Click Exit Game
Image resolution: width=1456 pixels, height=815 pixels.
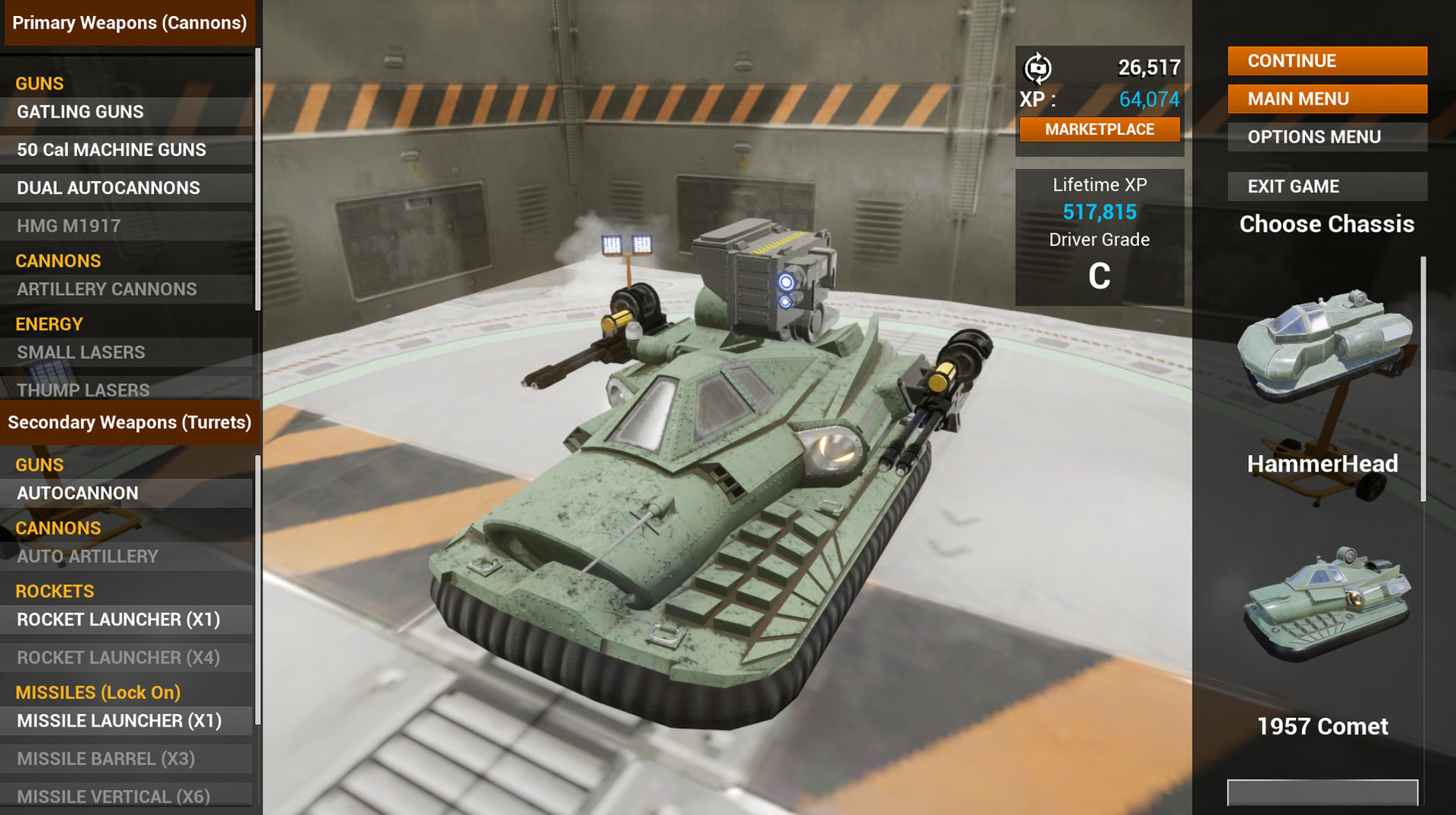pyautogui.click(x=1326, y=186)
